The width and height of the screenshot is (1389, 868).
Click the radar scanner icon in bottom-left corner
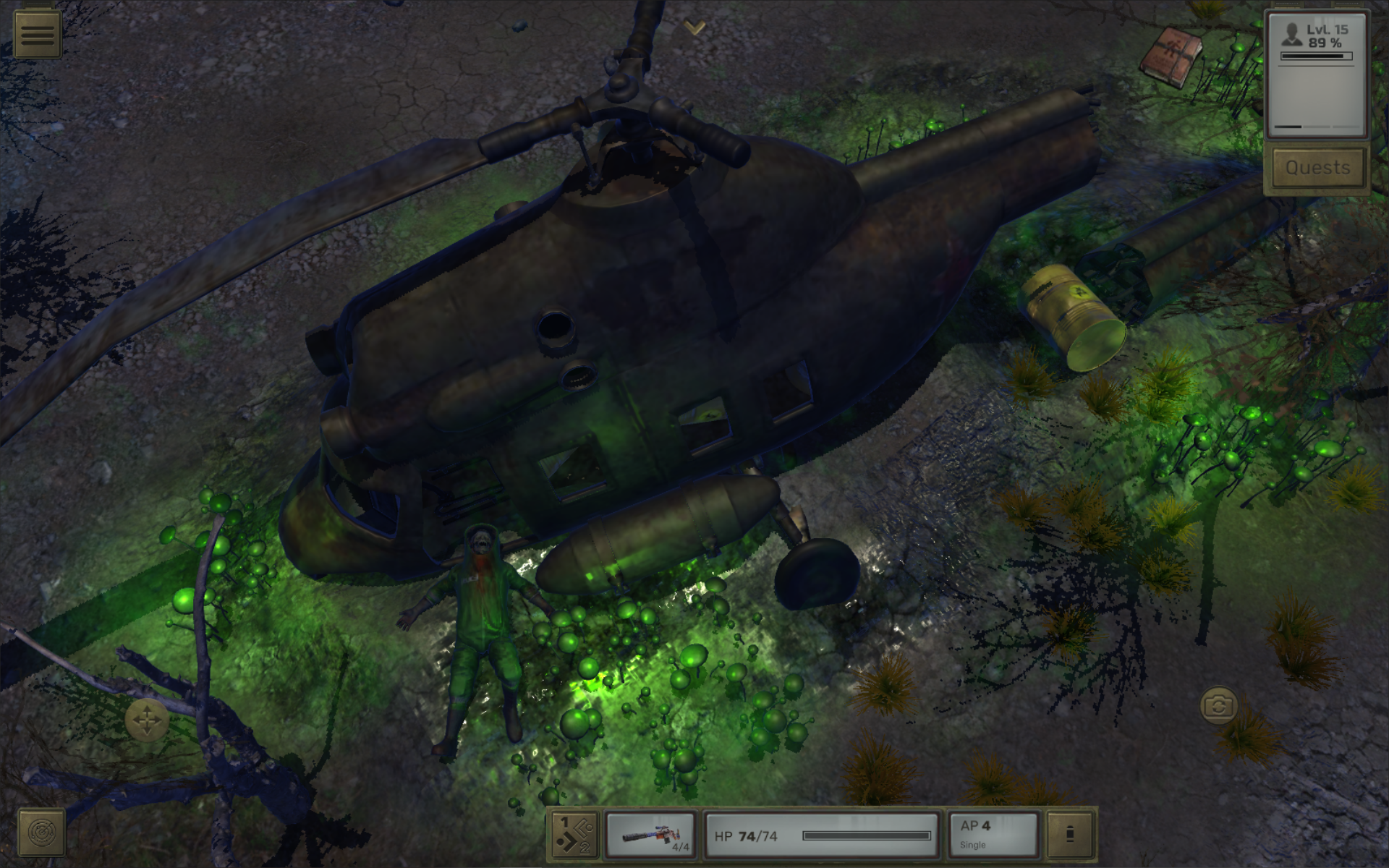tap(41, 830)
